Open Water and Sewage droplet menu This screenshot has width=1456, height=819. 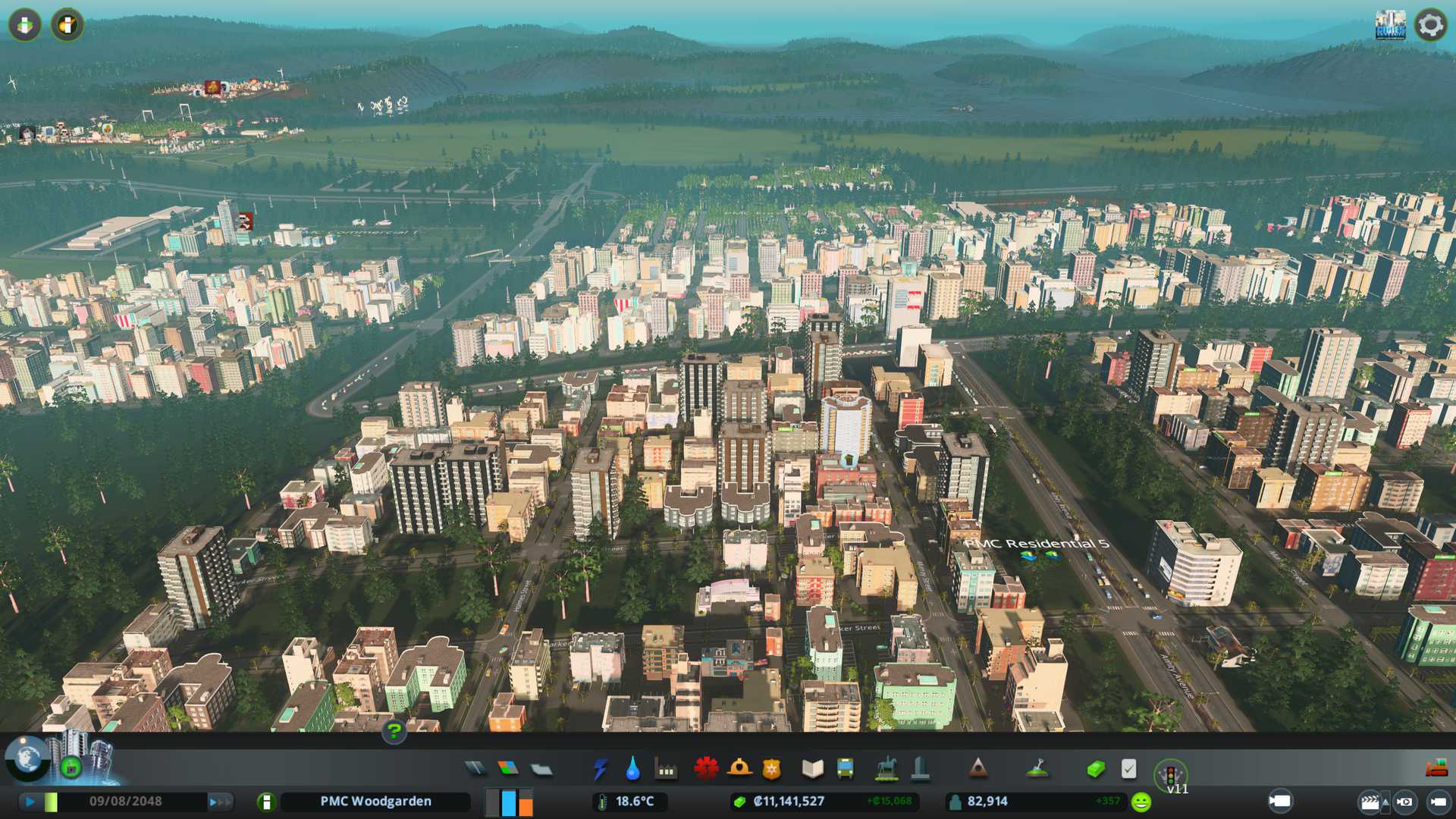pyautogui.click(x=632, y=769)
